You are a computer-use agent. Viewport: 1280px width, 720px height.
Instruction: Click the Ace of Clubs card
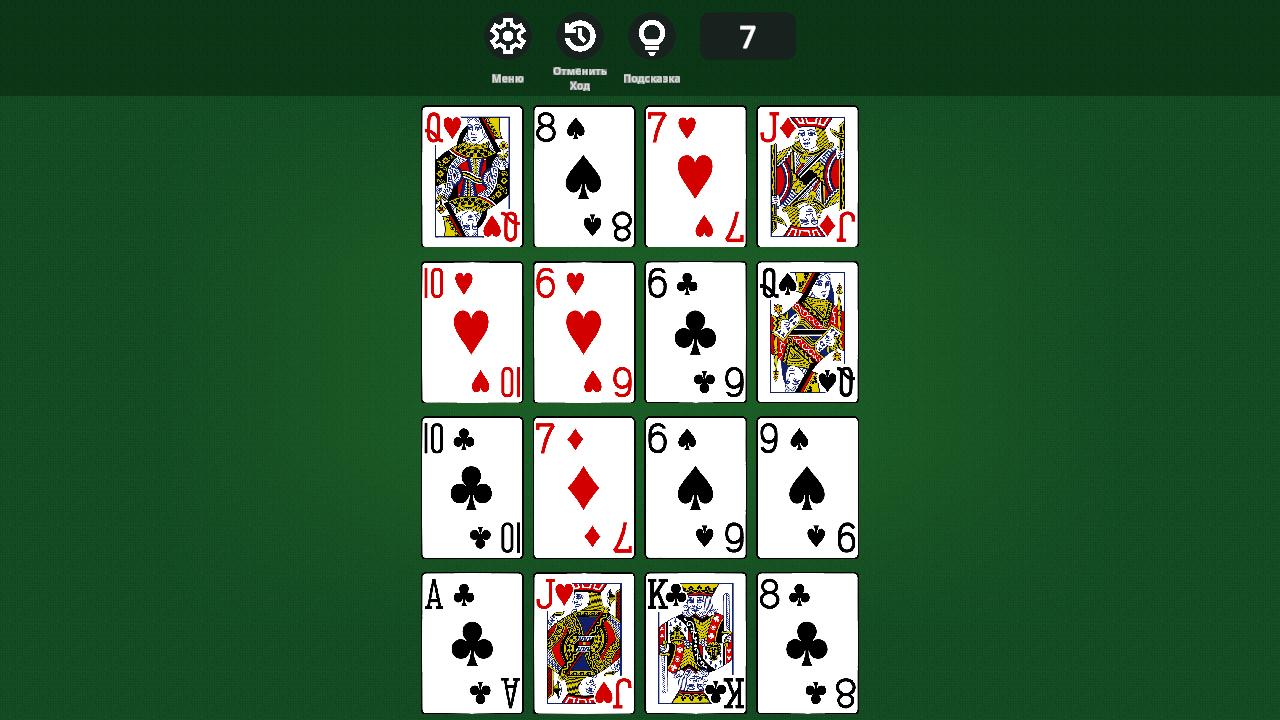[x=471, y=643]
